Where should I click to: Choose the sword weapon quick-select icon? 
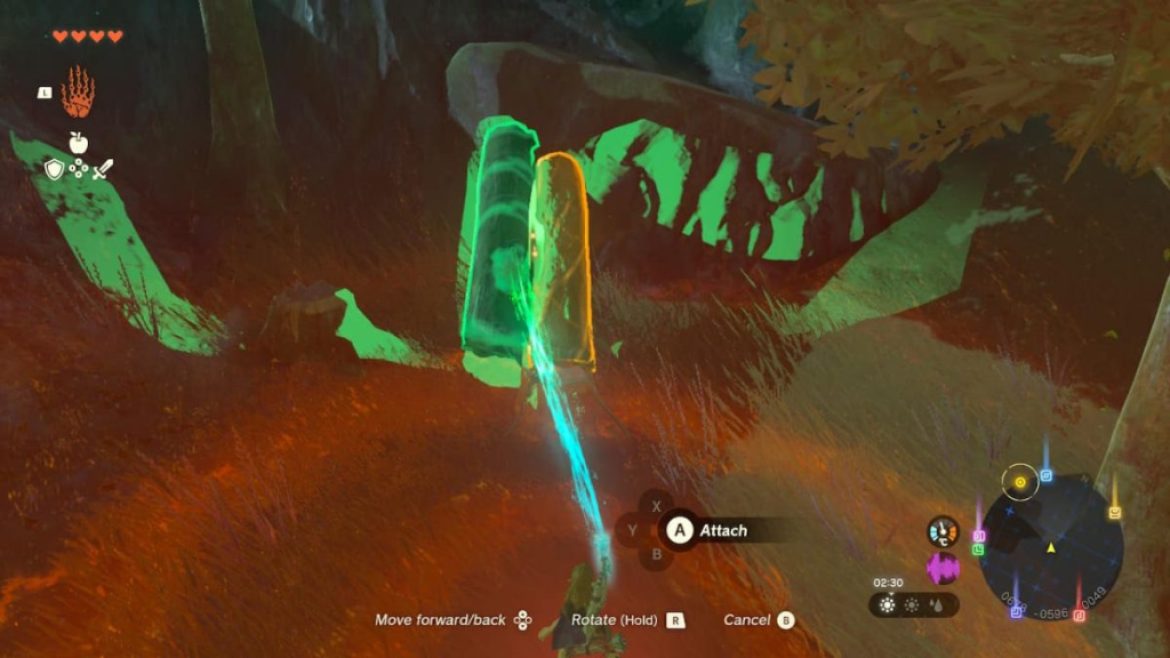(x=103, y=169)
